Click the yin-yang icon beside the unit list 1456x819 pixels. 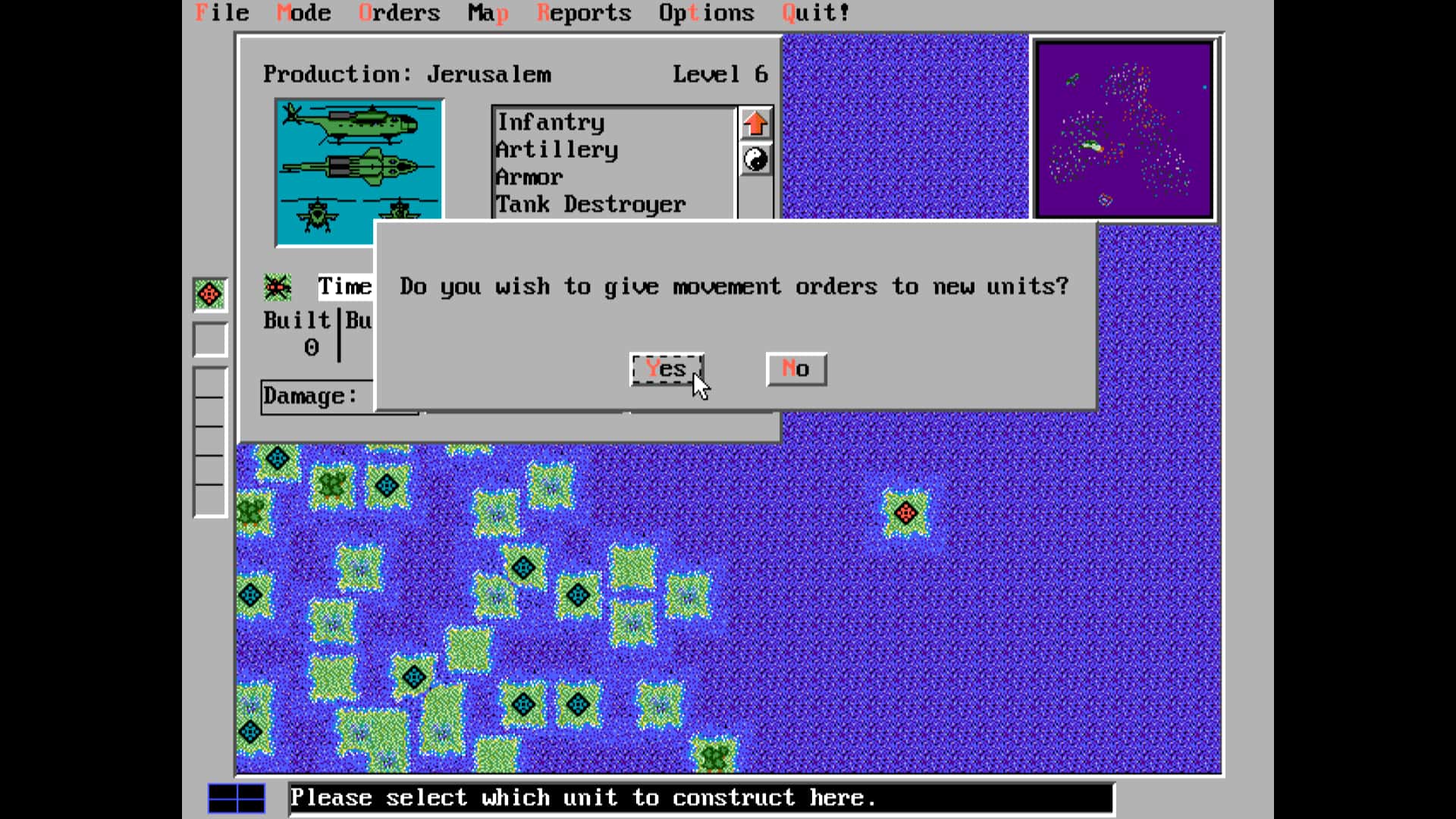(x=755, y=160)
